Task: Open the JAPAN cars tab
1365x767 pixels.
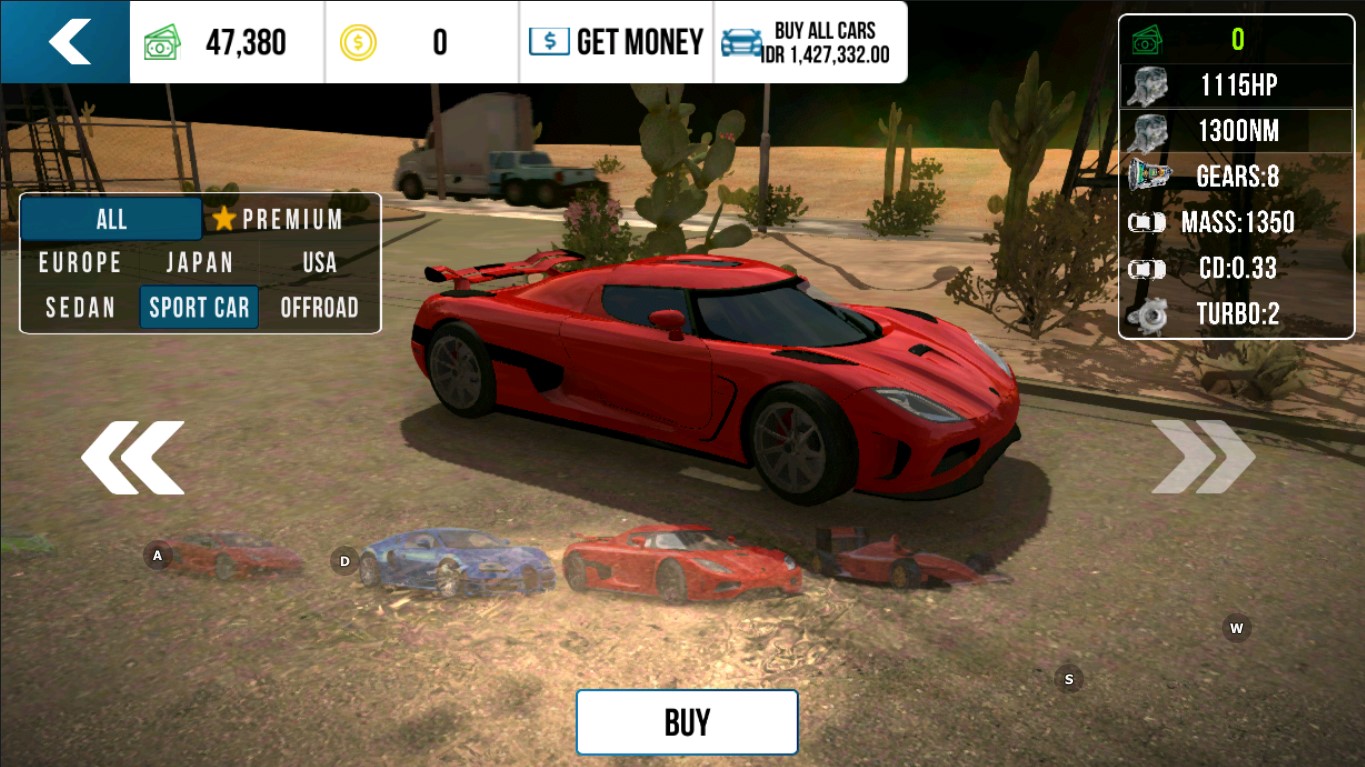Action: pyautogui.click(x=200, y=263)
